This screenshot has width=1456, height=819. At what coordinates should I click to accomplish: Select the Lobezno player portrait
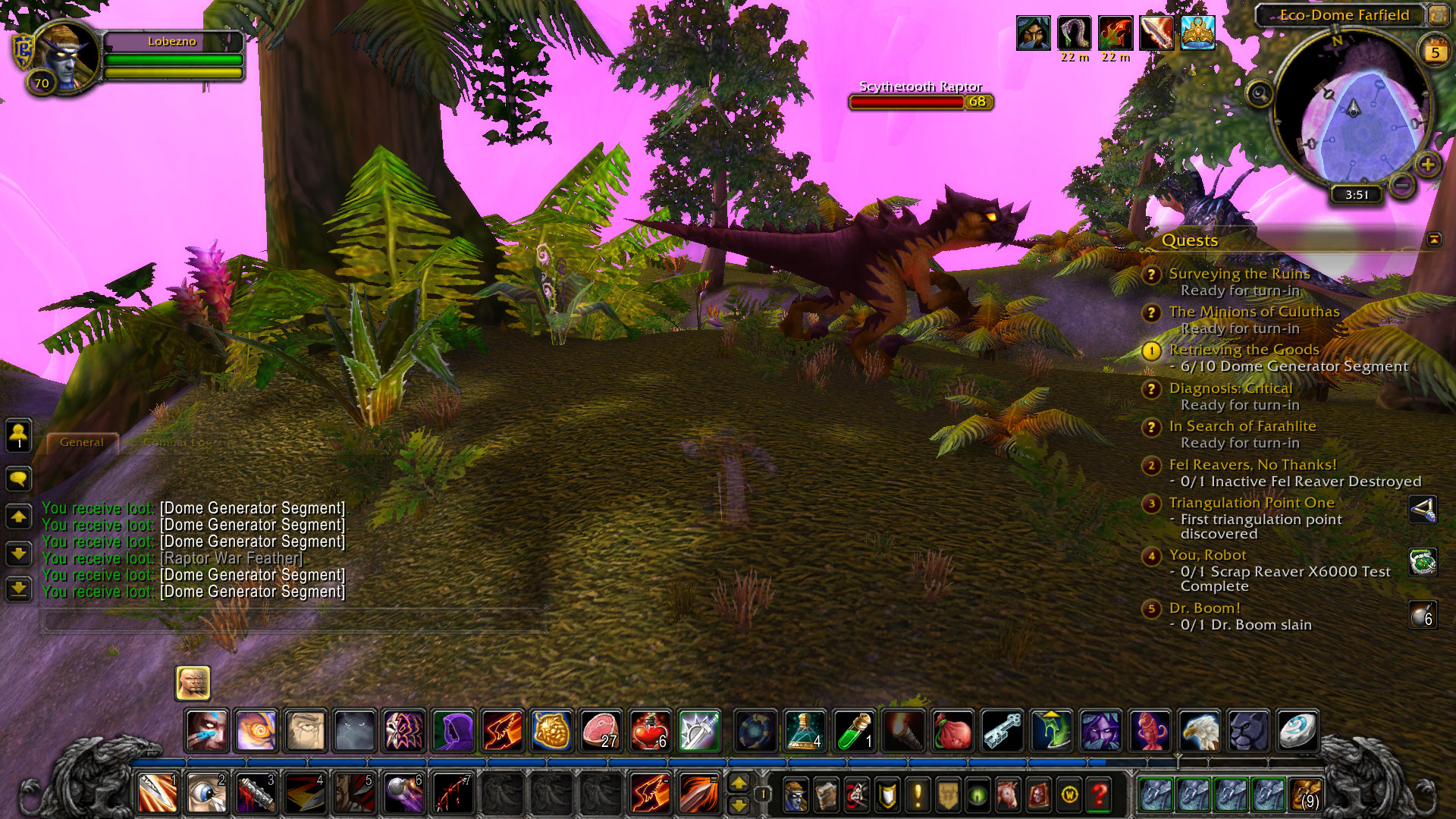click(67, 55)
